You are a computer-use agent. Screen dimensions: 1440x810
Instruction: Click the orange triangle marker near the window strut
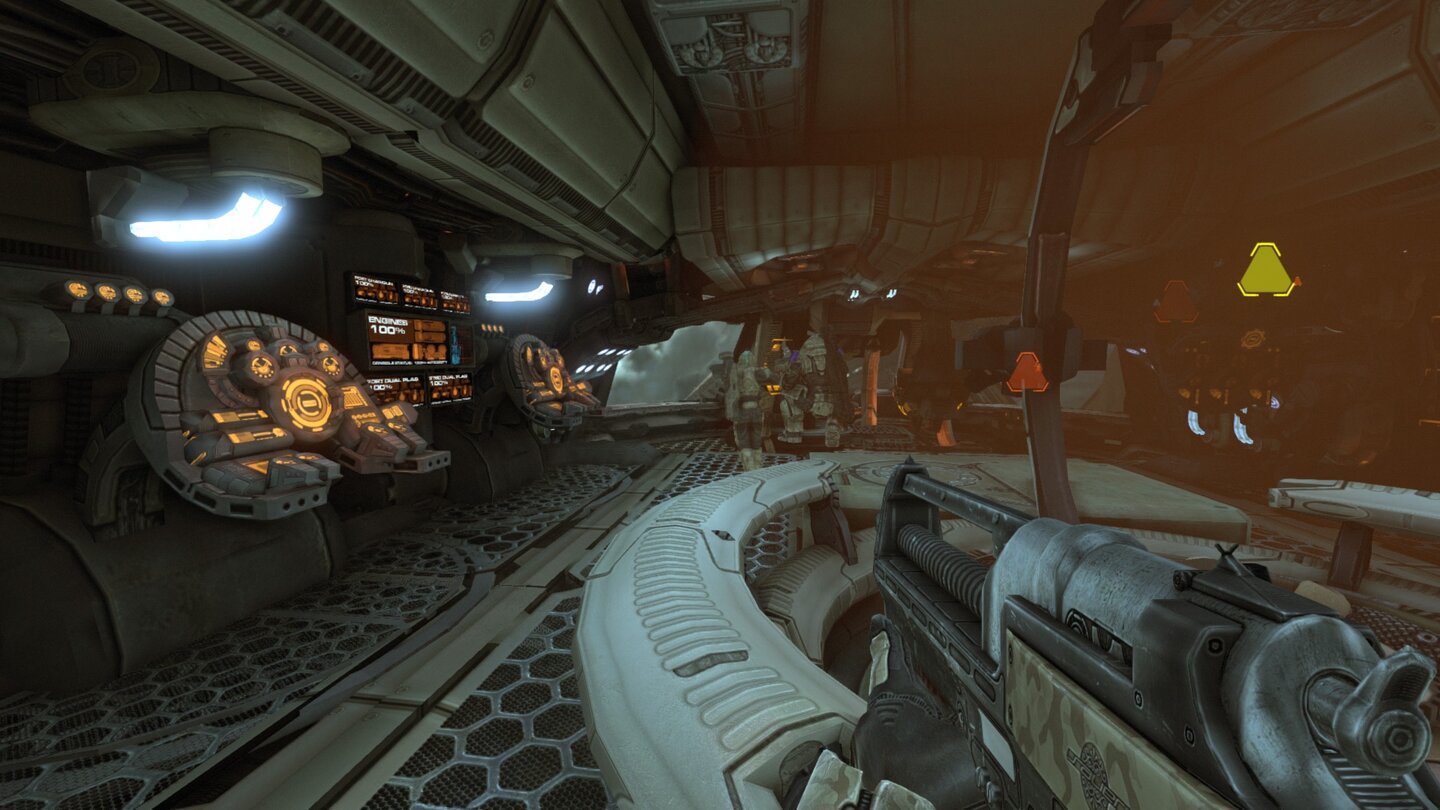[x=1025, y=371]
